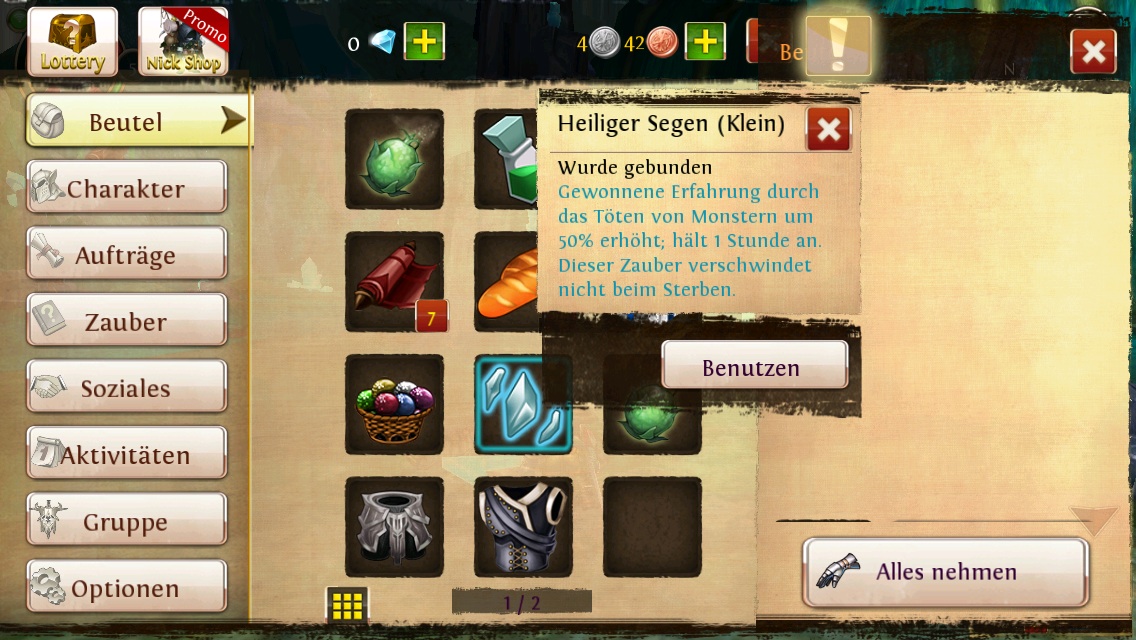The height and width of the screenshot is (640, 1136).
Task: Click Benutzen to use the item
Action: point(754,366)
